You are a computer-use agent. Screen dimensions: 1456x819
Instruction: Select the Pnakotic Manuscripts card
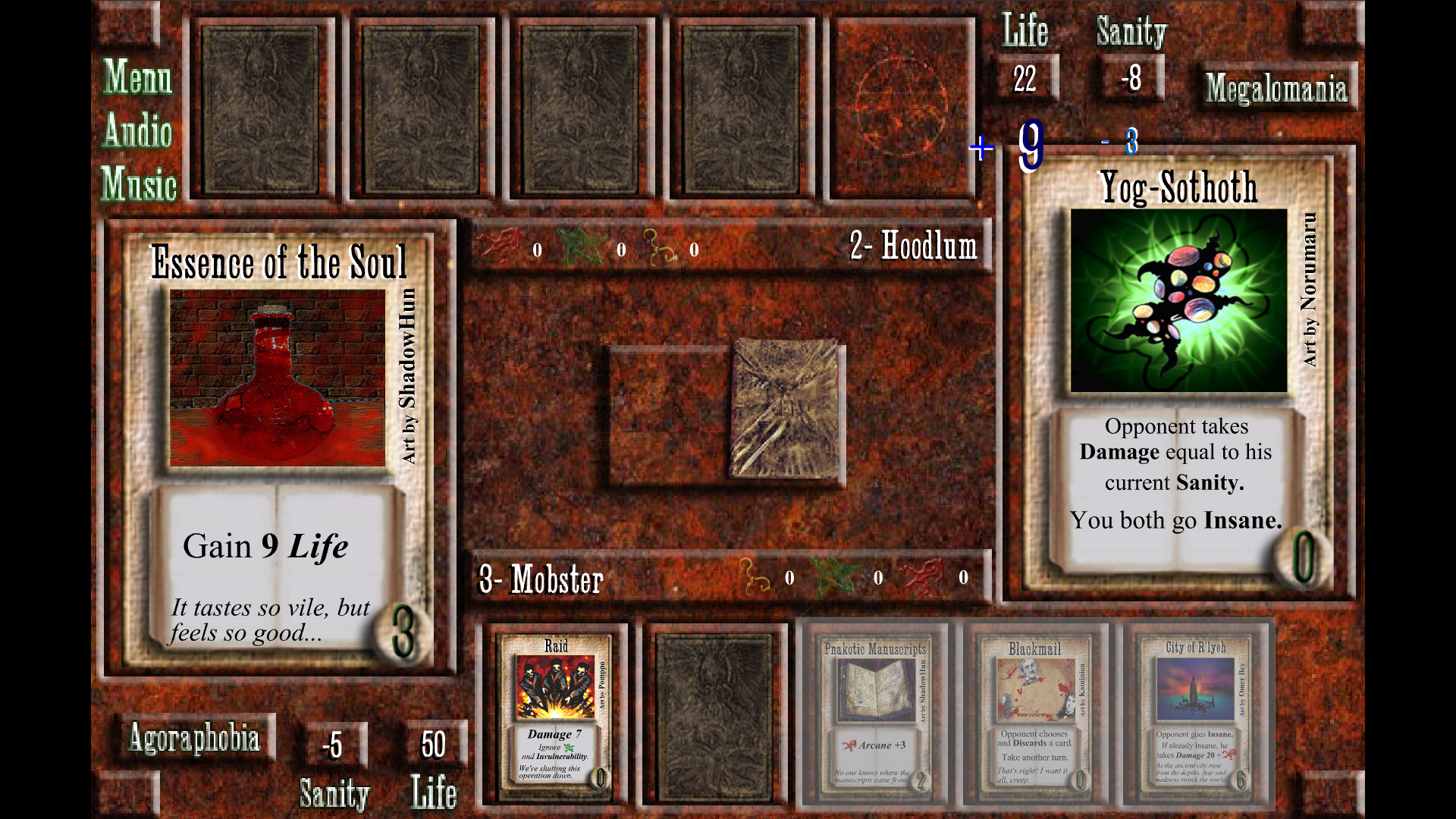pos(874,714)
